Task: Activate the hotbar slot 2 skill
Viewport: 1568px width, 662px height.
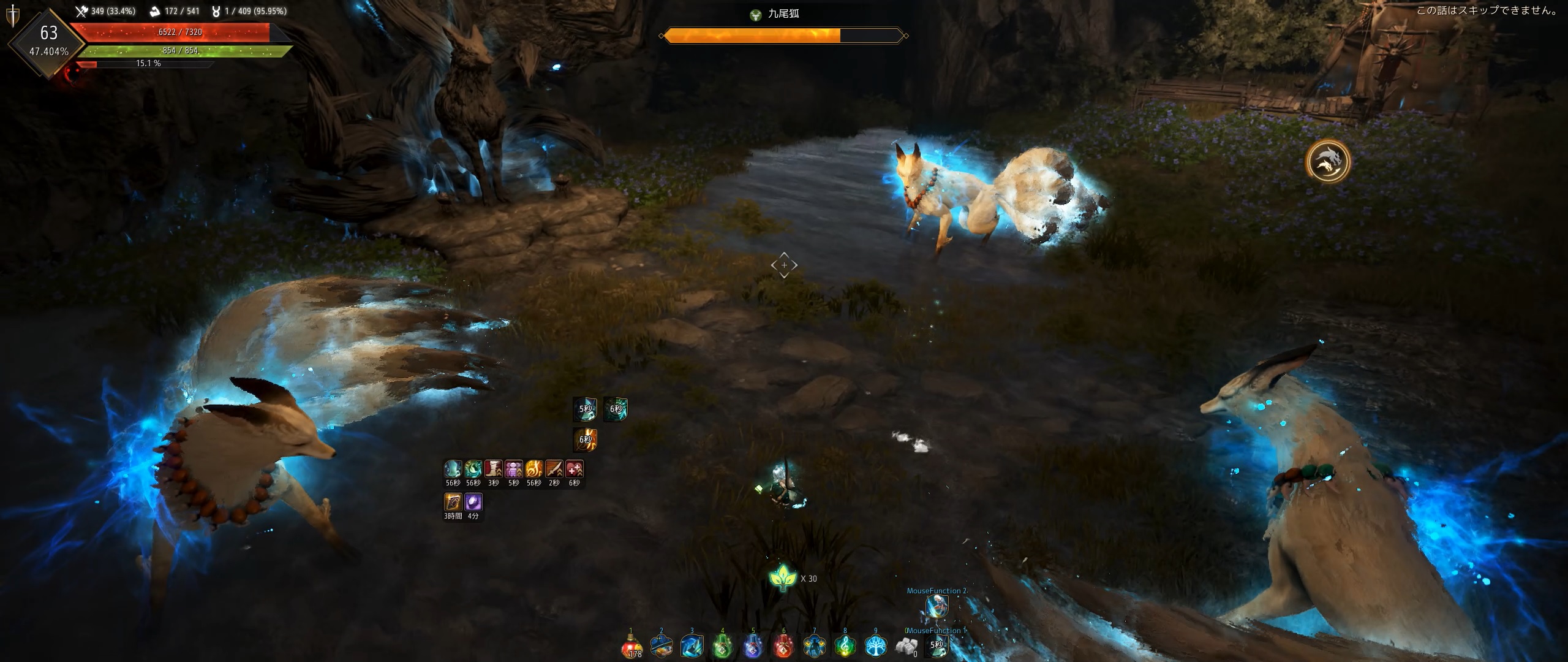Action: [661, 646]
